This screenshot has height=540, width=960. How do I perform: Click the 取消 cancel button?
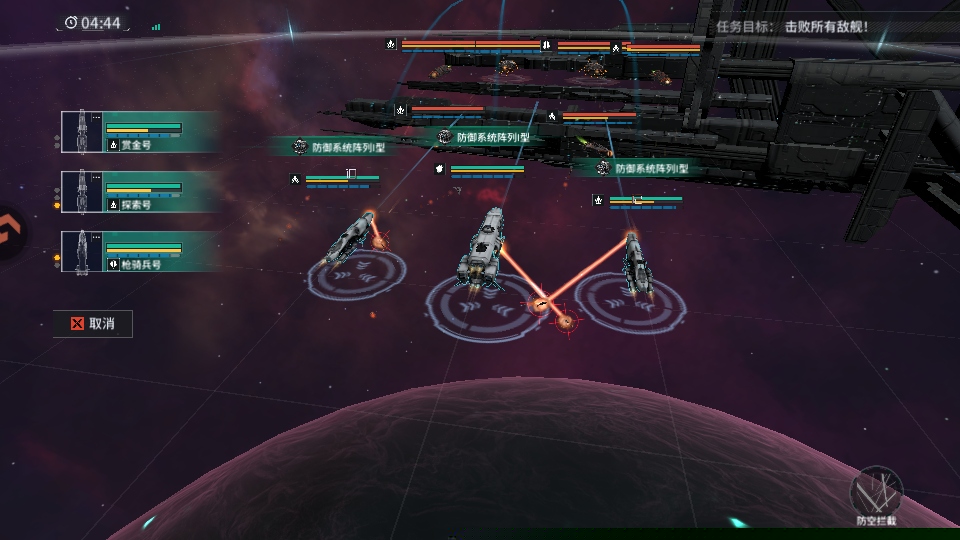point(92,324)
